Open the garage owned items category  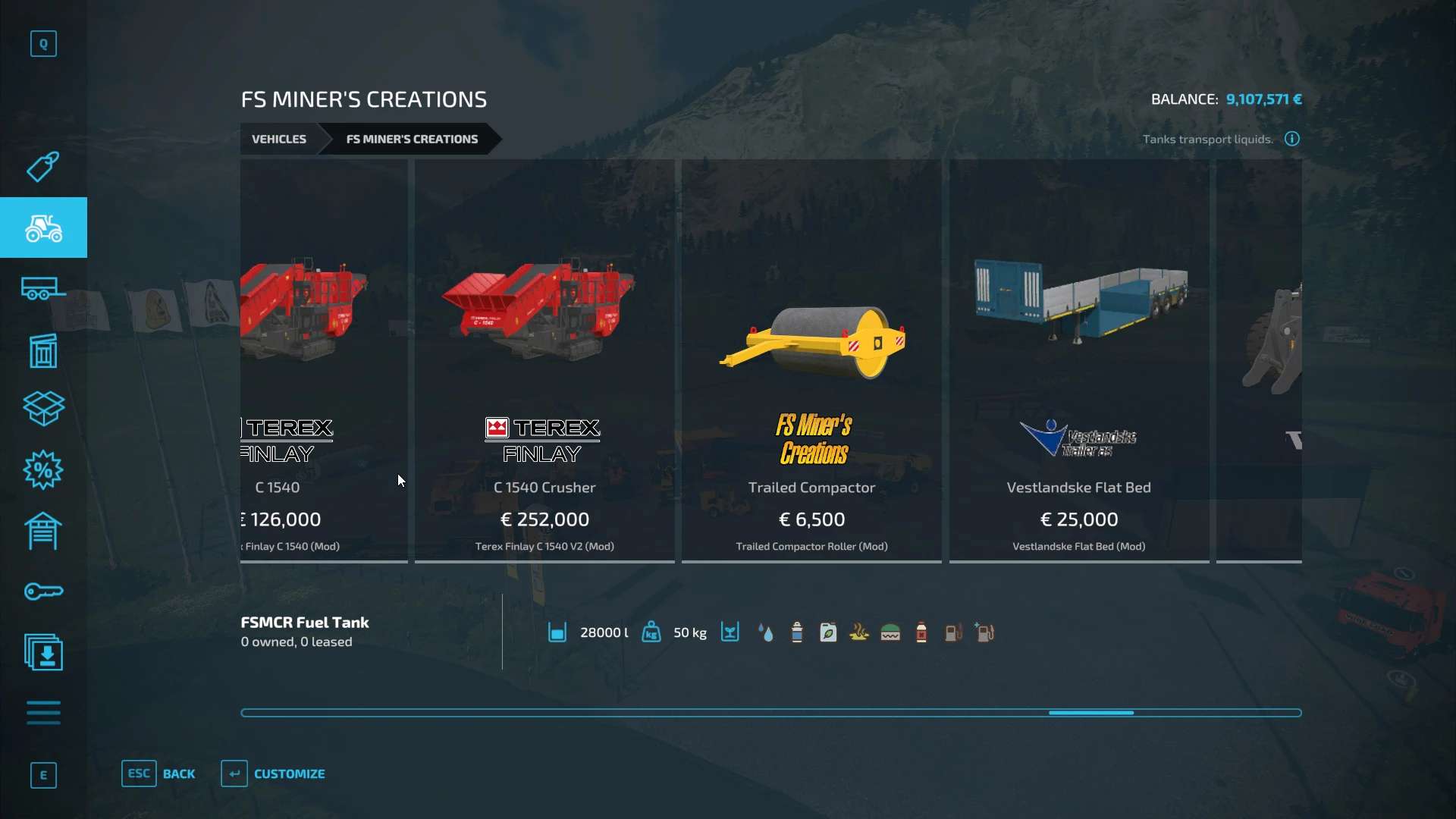click(43, 531)
